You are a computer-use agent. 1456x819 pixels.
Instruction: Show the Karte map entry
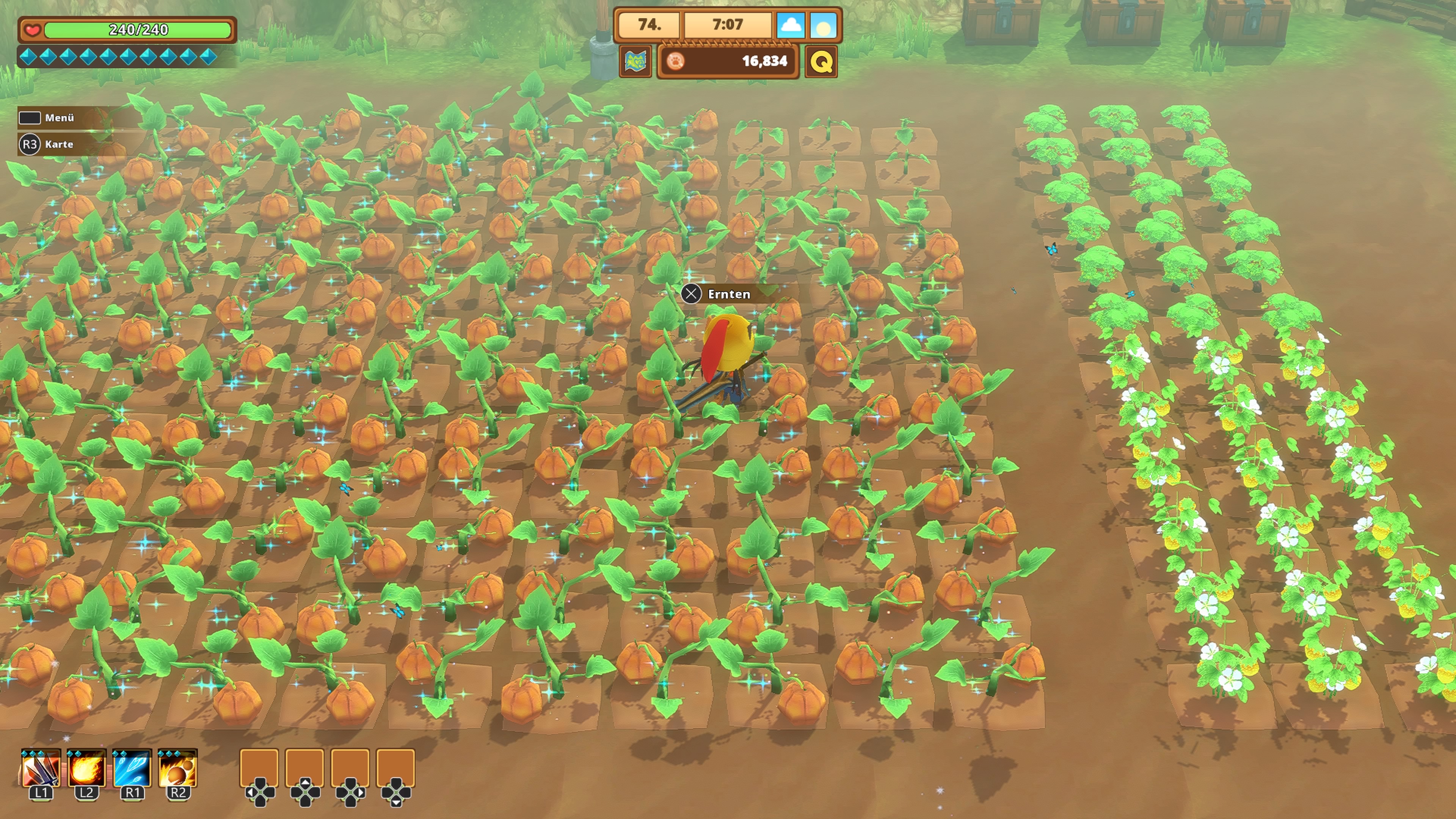(59, 144)
